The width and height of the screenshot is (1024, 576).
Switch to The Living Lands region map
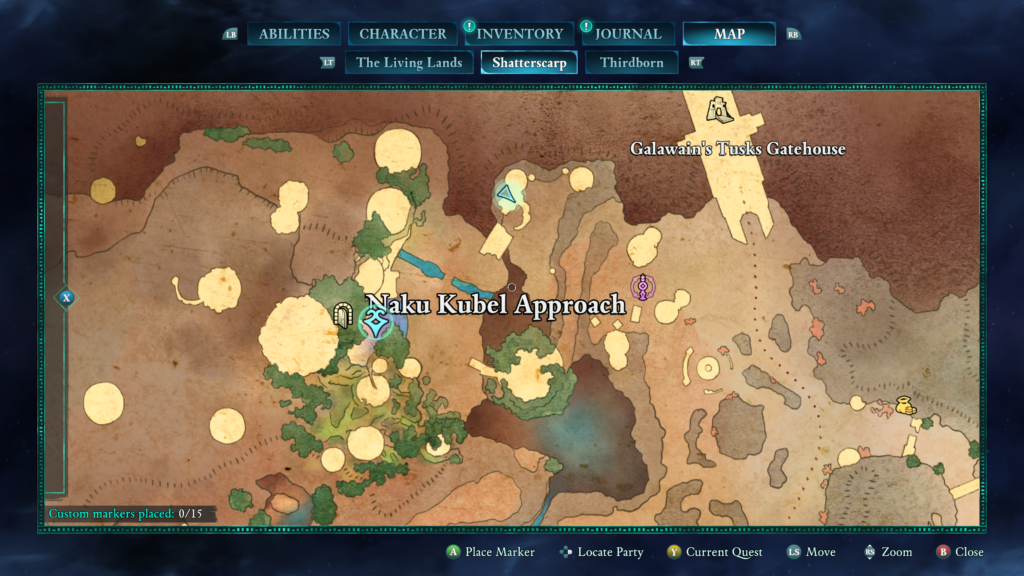[x=409, y=63]
